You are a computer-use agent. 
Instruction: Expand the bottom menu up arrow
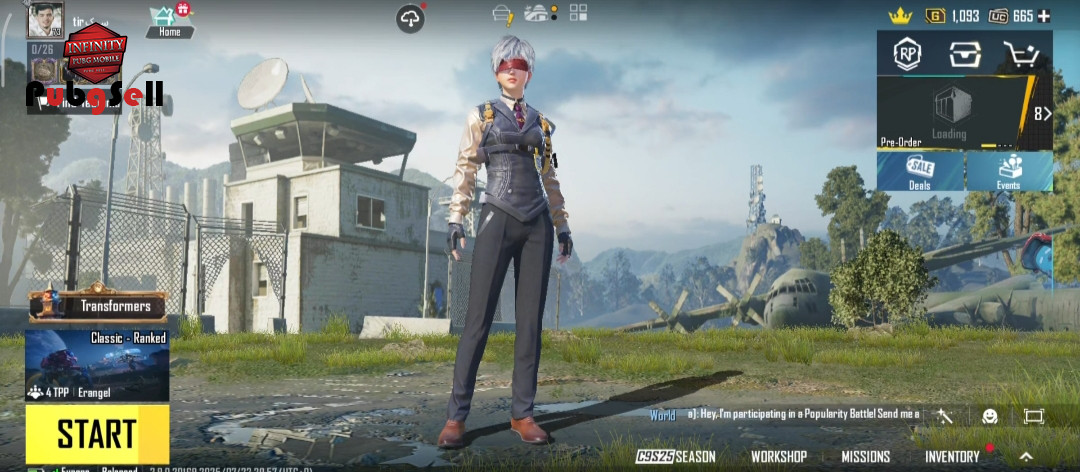pyautogui.click(x=1025, y=457)
